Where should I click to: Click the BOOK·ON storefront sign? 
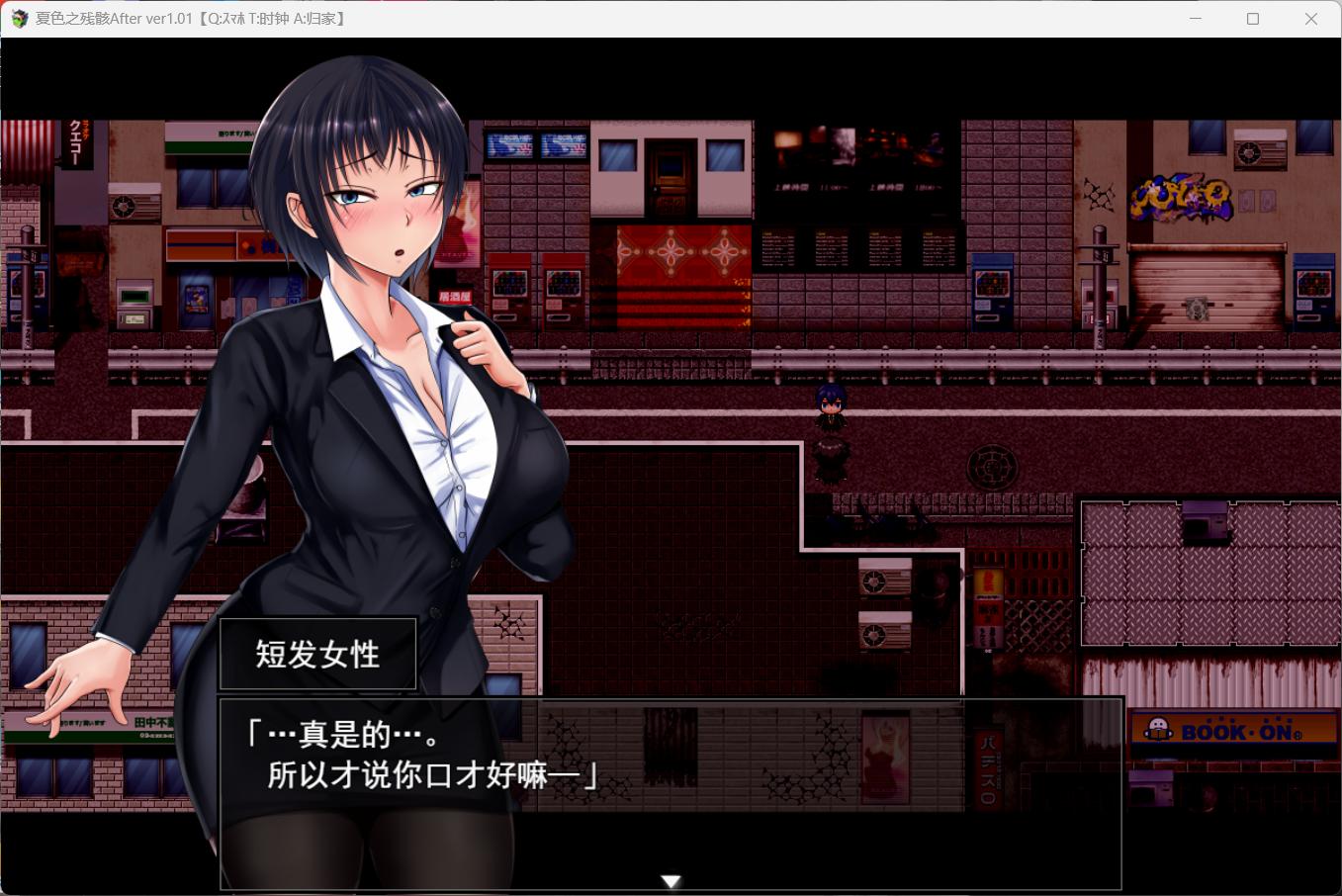pos(1234,730)
